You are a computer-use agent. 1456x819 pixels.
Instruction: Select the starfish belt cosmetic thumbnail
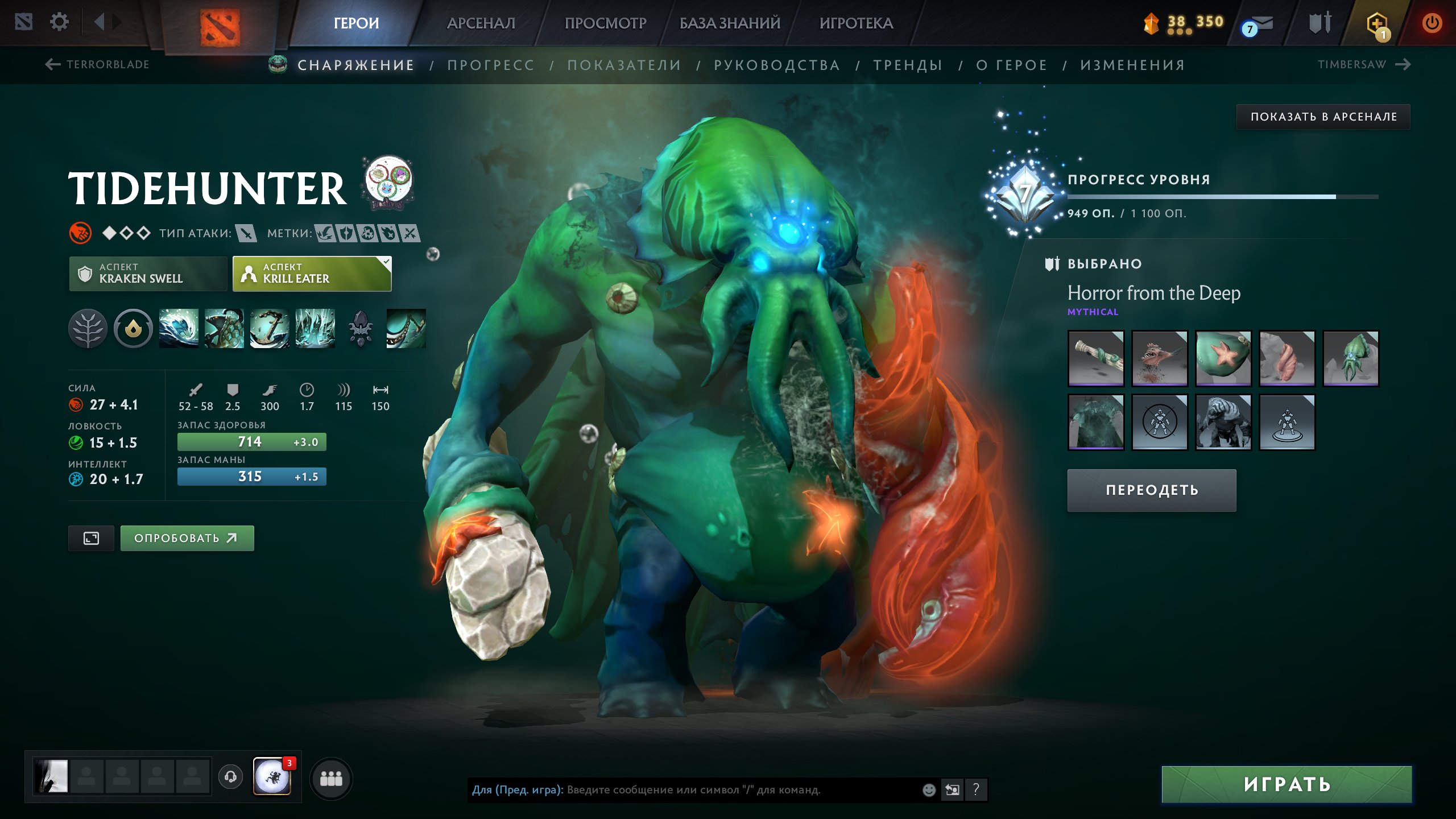1223,358
